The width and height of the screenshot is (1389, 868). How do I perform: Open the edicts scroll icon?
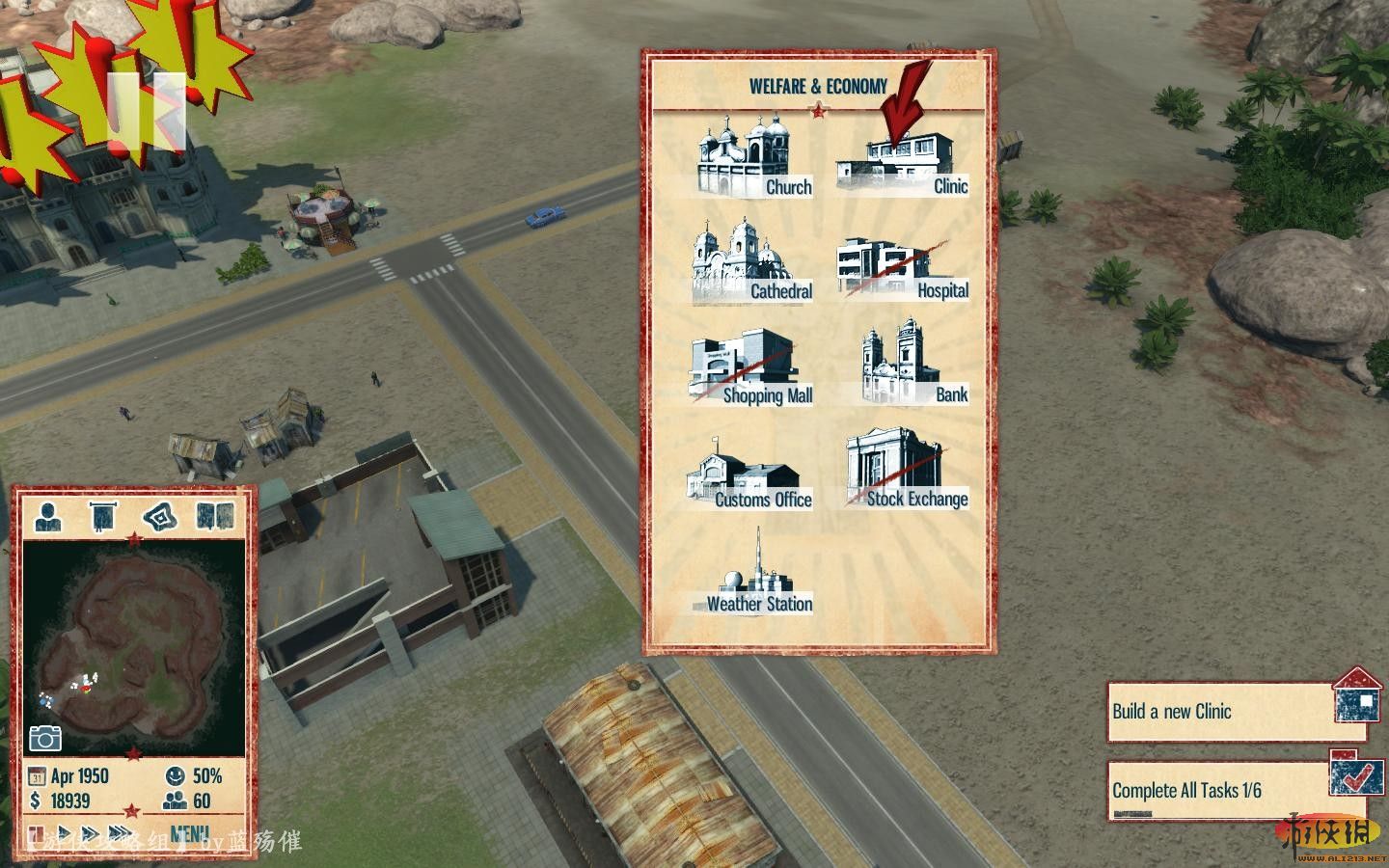[102, 517]
